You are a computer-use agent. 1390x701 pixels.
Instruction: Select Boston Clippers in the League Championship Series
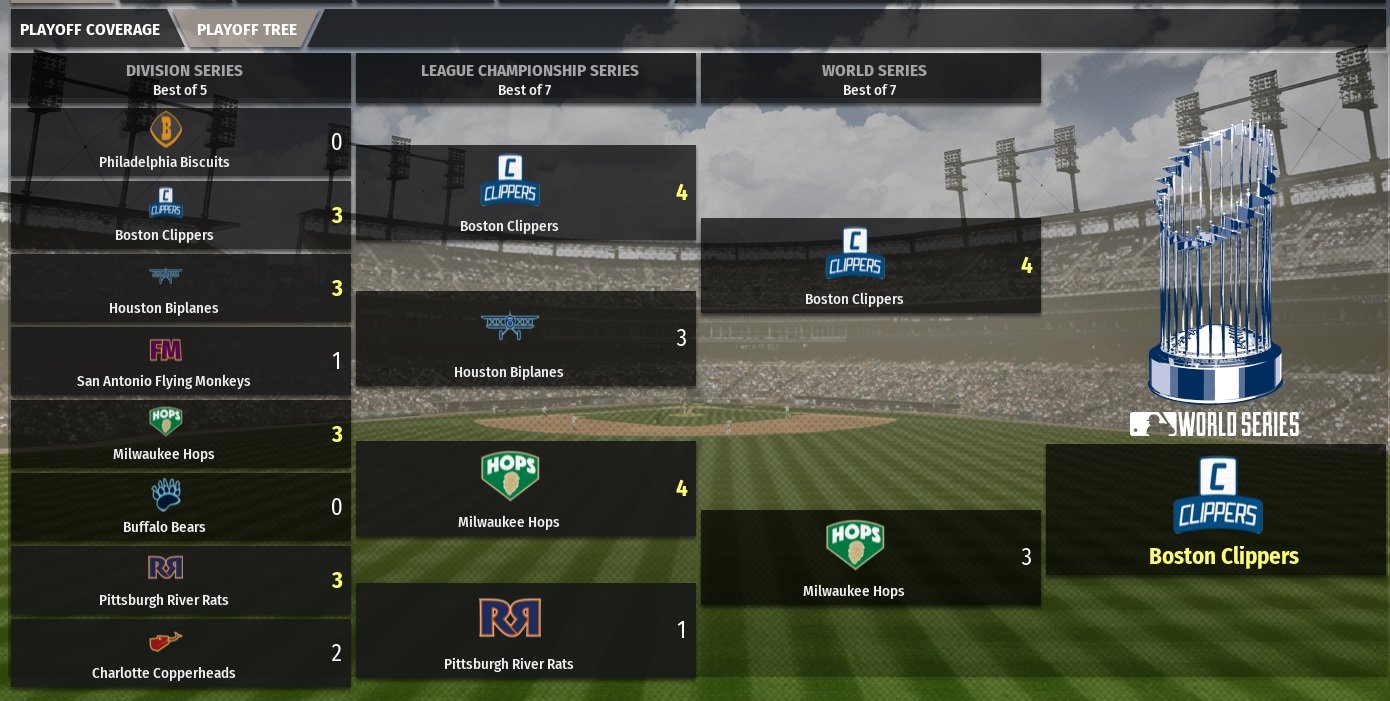click(x=525, y=193)
